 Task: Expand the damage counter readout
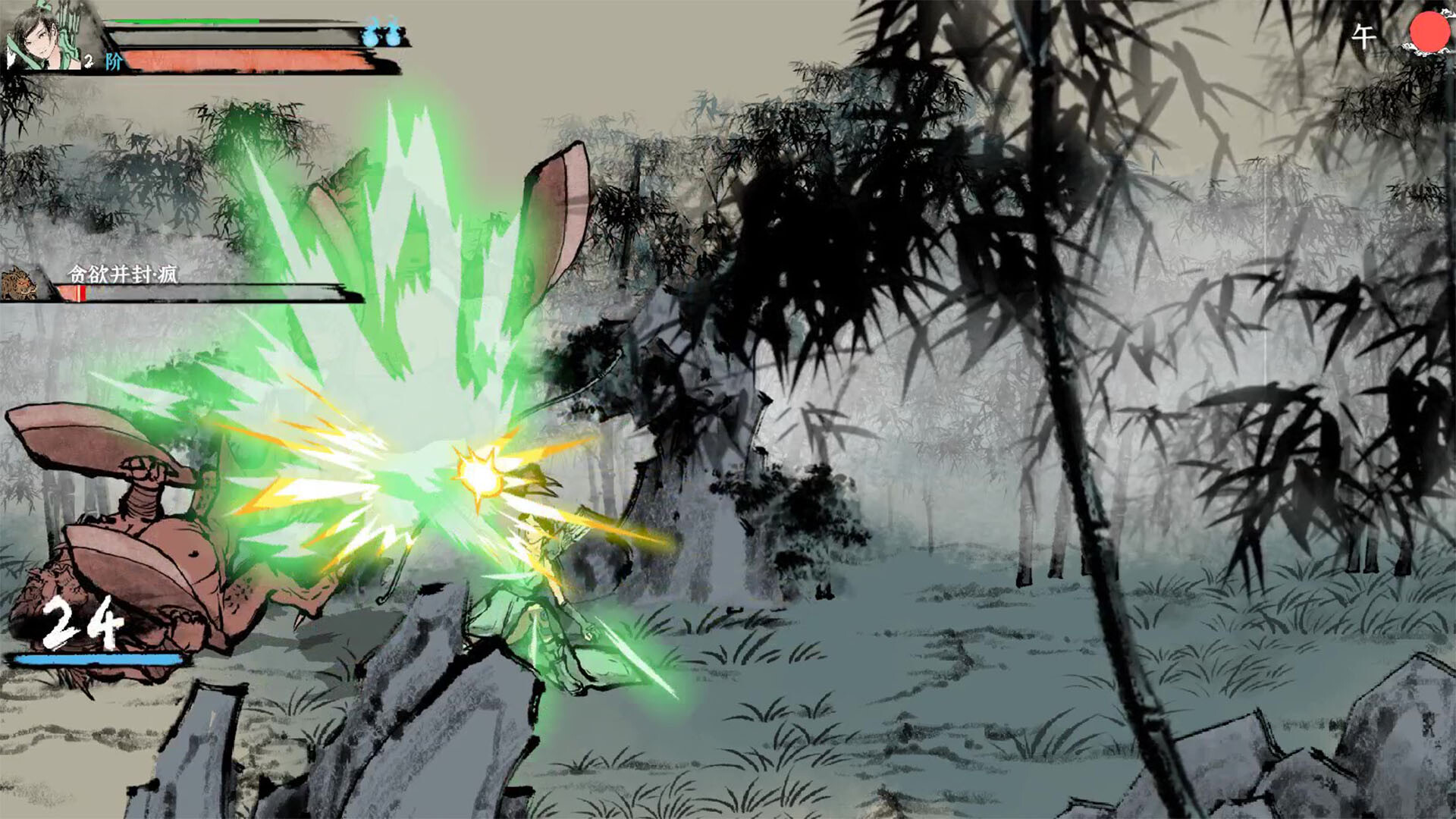pyautogui.click(x=80, y=626)
